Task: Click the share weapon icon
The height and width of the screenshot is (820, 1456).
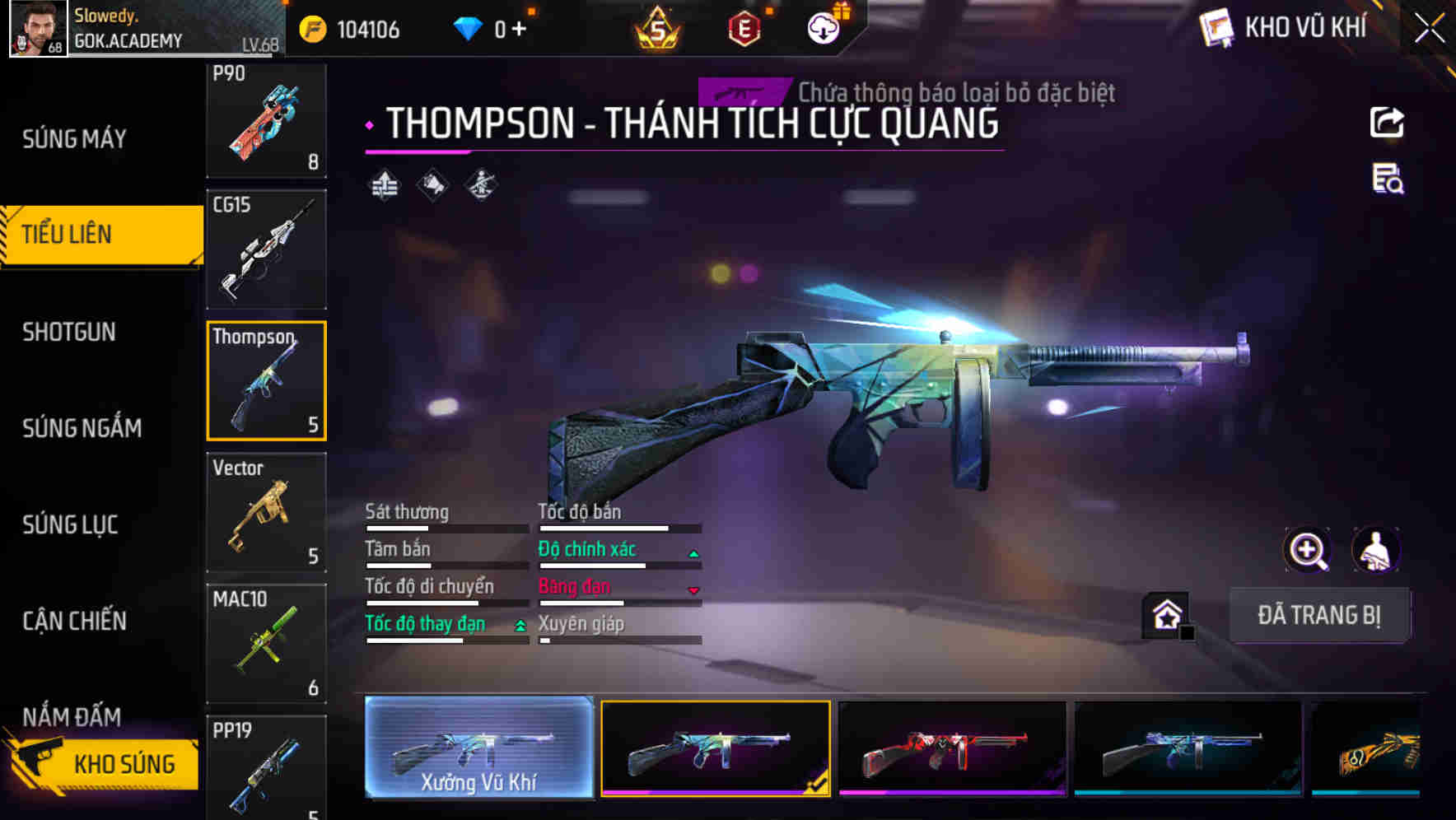Action: point(1387,122)
